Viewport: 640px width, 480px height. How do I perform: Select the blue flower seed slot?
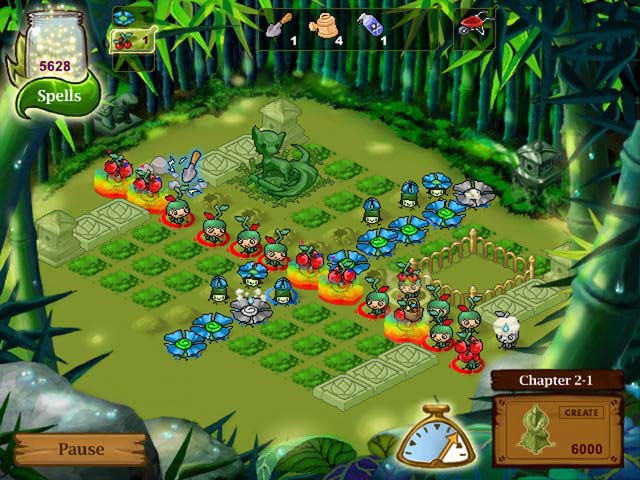pyautogui.click(x=124, y=17)
